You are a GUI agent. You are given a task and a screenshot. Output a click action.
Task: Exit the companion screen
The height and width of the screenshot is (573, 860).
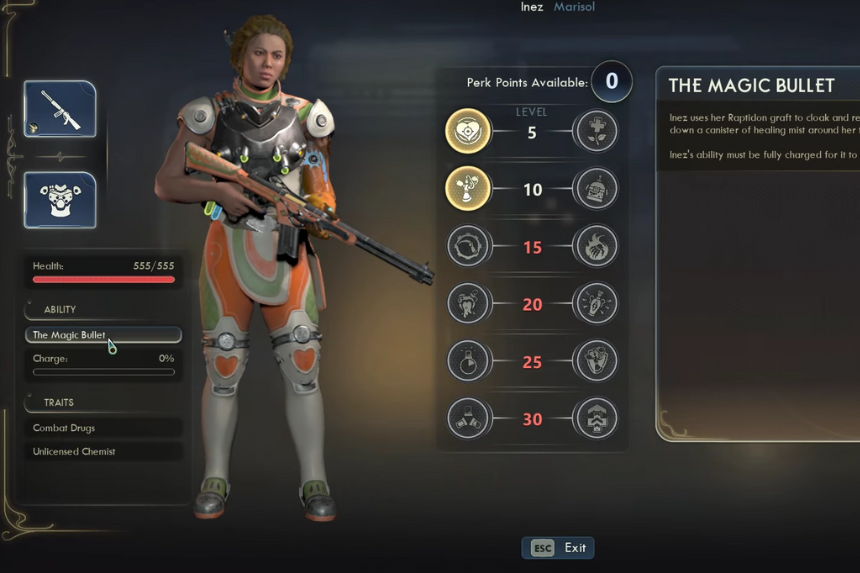pos(558,548)
